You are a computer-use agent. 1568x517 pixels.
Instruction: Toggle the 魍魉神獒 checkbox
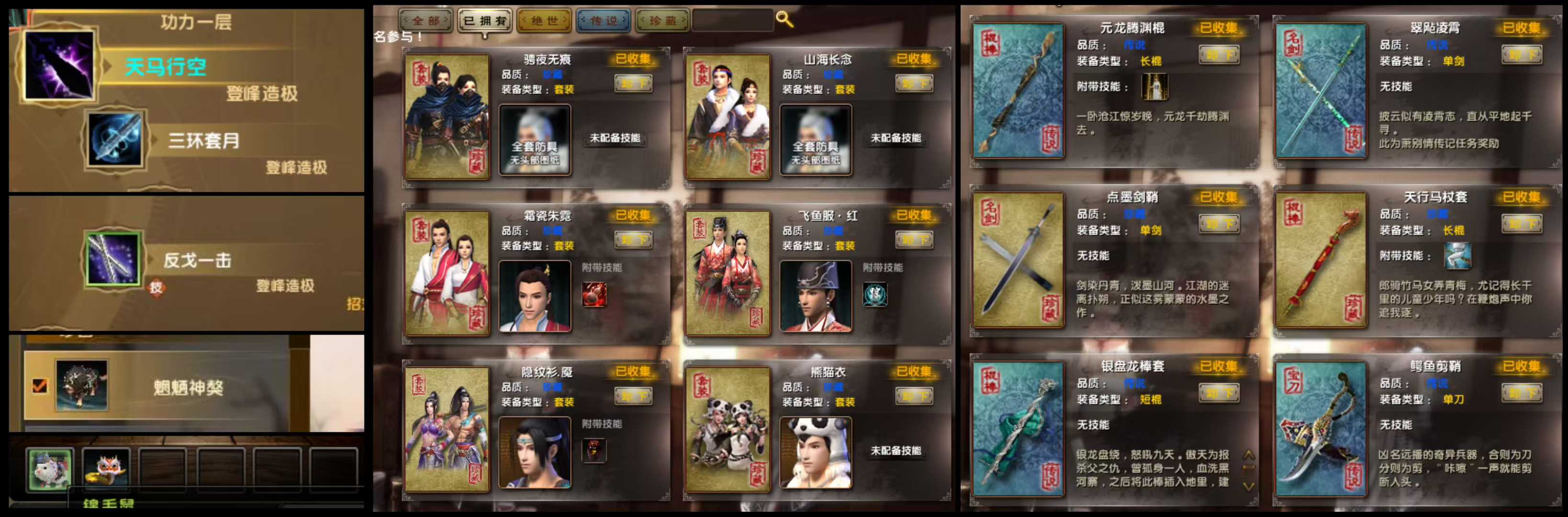tap(40, 385)
